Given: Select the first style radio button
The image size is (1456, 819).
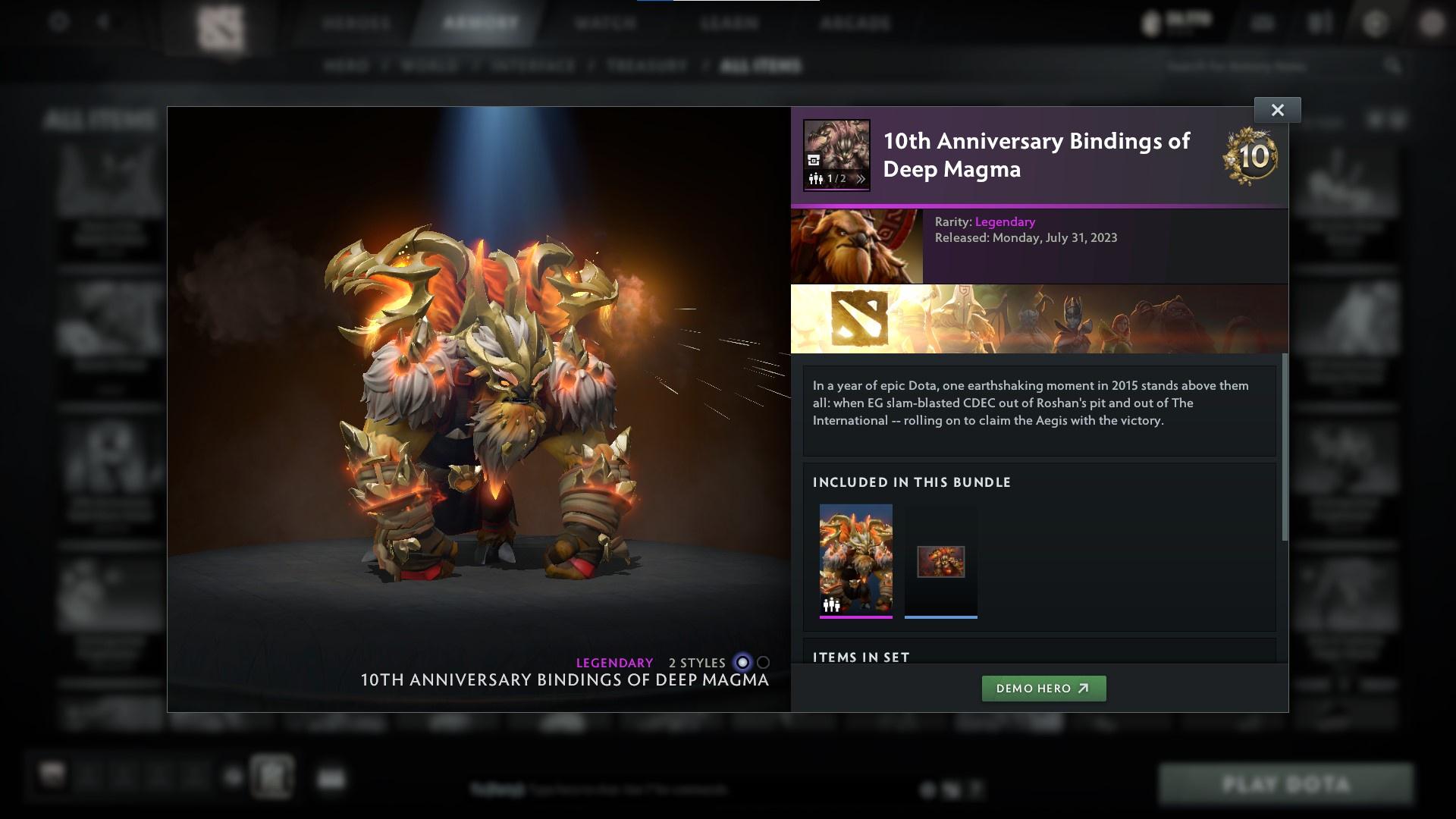Looking at the screenshot, I should point(741,663).
